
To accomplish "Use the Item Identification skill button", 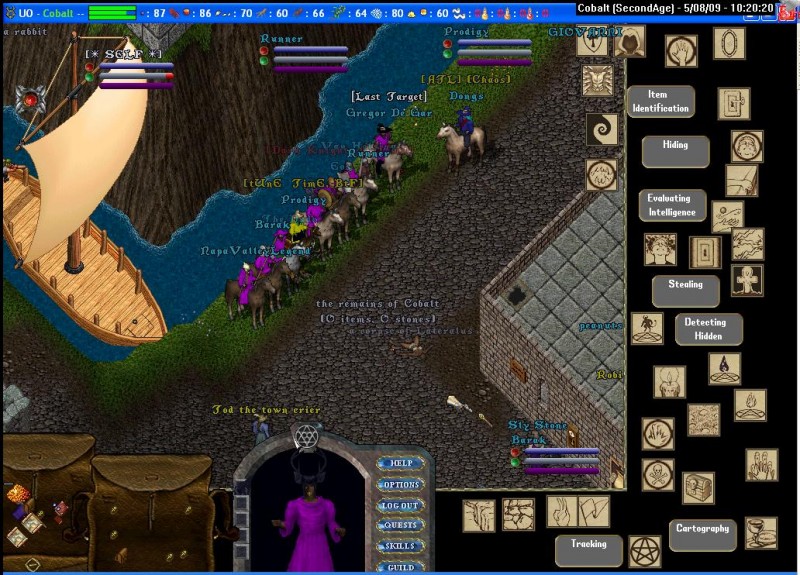I will point(660,102).
